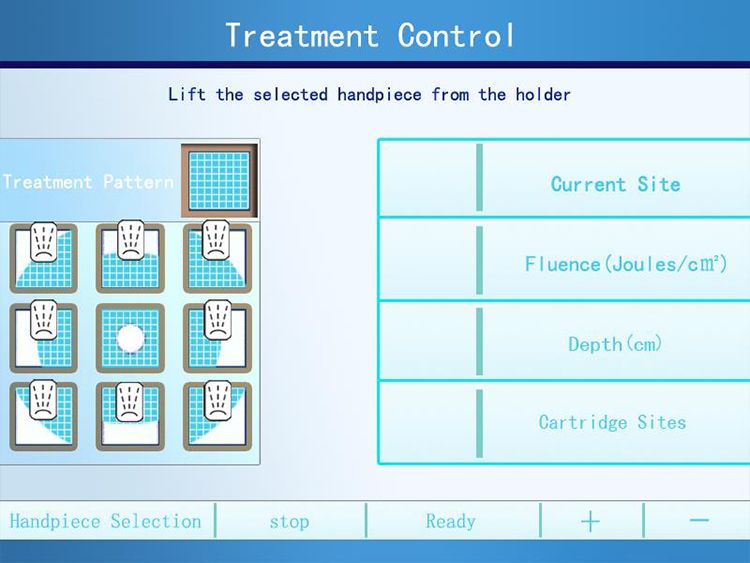Open Handpiece Selection
Image resolution: width=750 pixels, height=563 pixels.
tap(106, 521)
